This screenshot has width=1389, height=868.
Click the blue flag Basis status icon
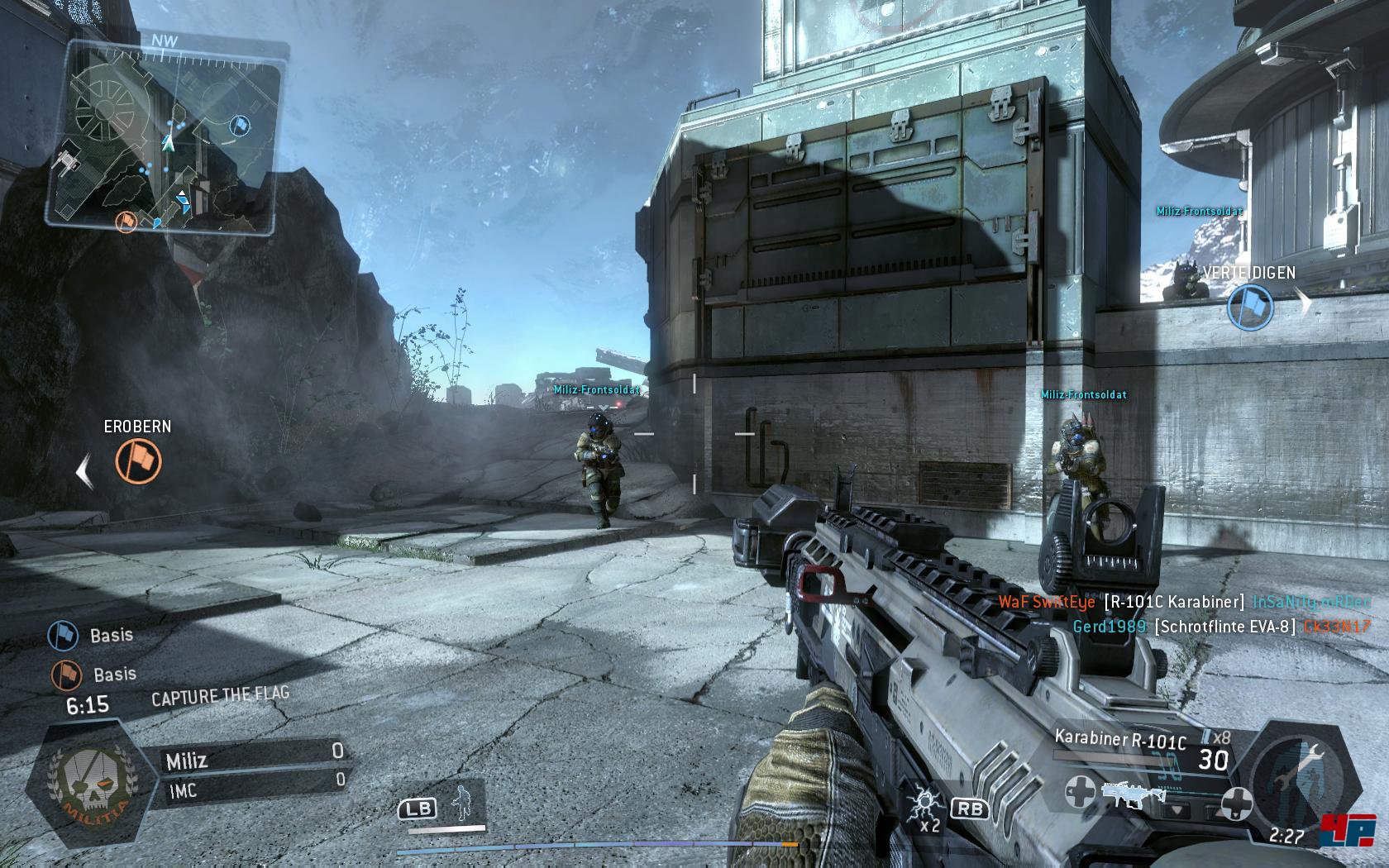tap(64, 636)
